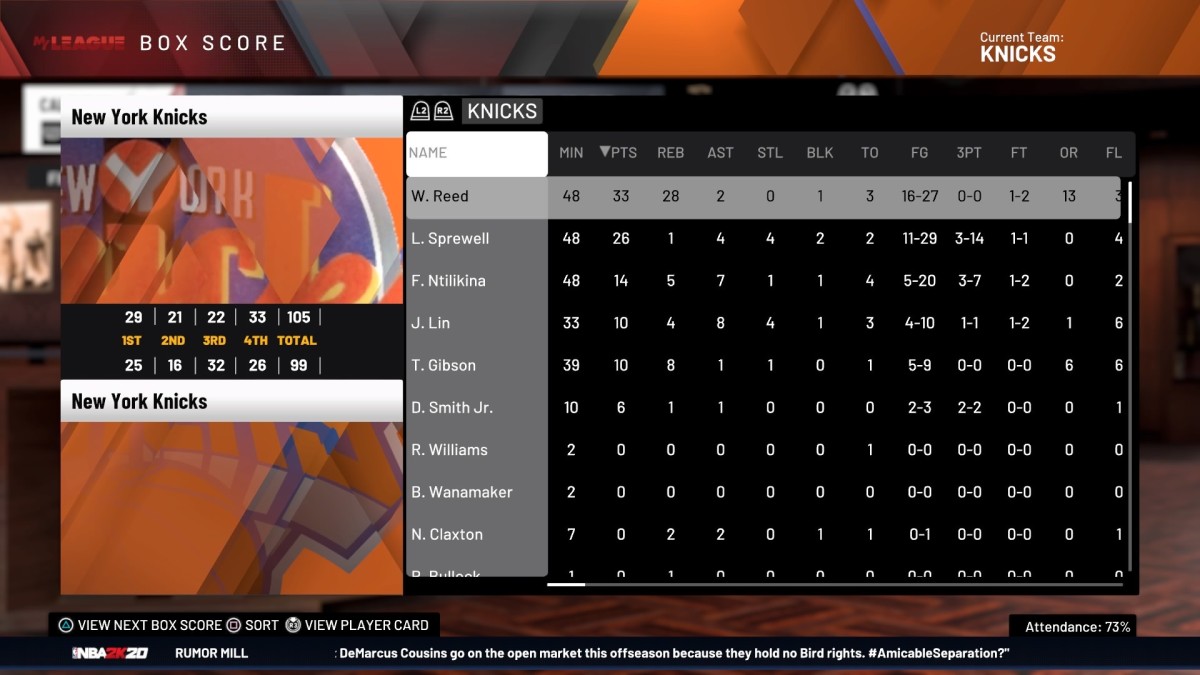Sort the table by MIN column
Viewport: 1200px width, 675px height.
(571, 153)
